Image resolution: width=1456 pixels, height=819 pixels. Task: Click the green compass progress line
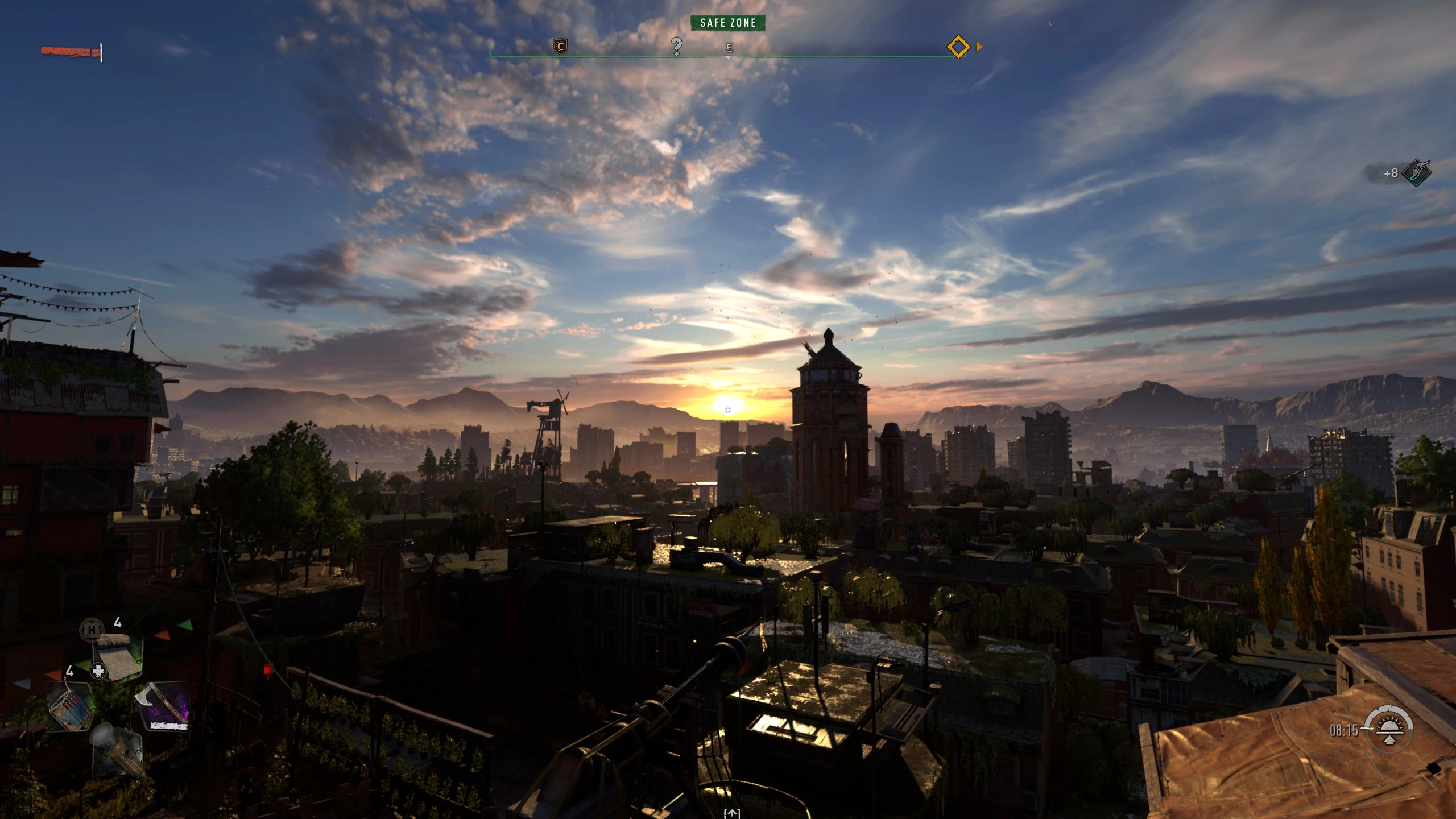tap(626, 55)
